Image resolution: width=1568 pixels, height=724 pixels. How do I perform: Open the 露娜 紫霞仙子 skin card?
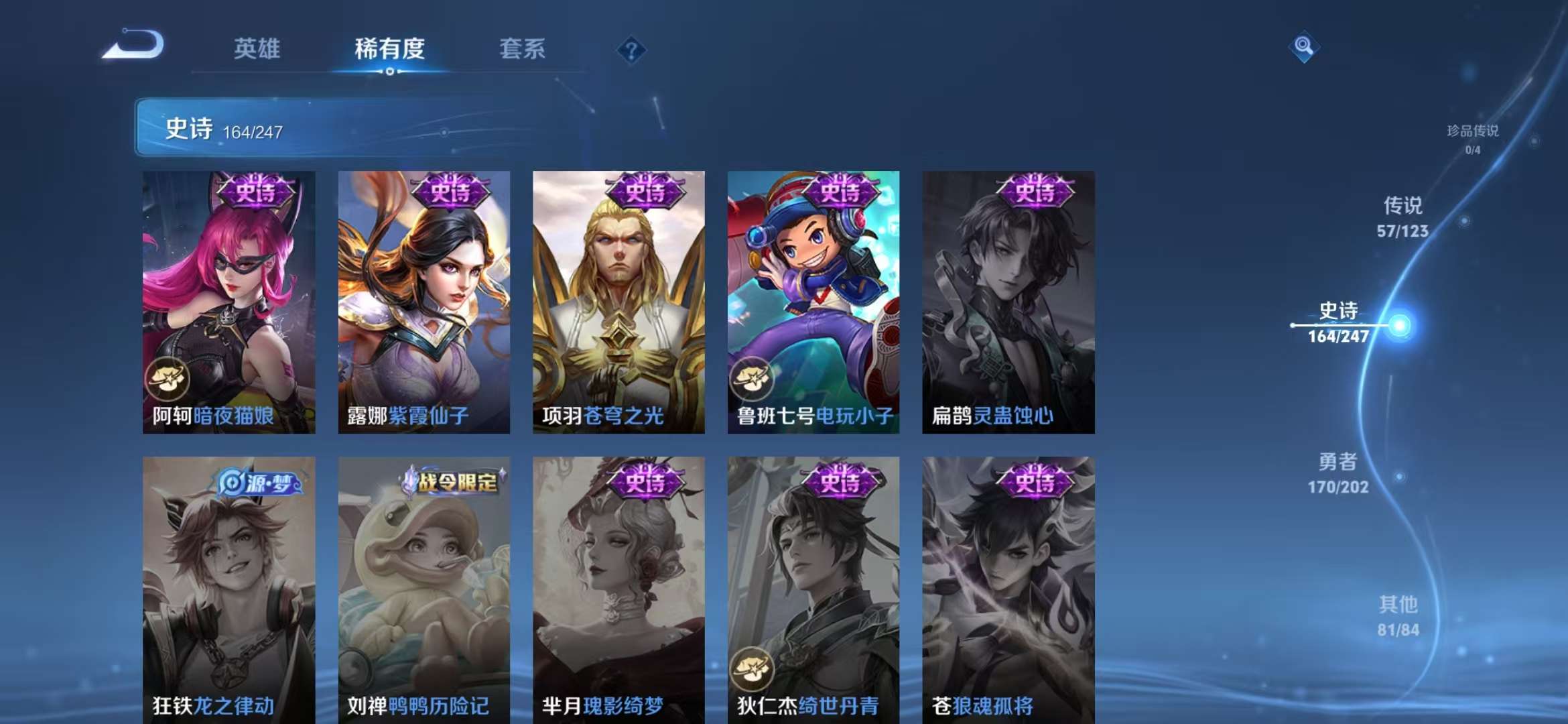424,302
